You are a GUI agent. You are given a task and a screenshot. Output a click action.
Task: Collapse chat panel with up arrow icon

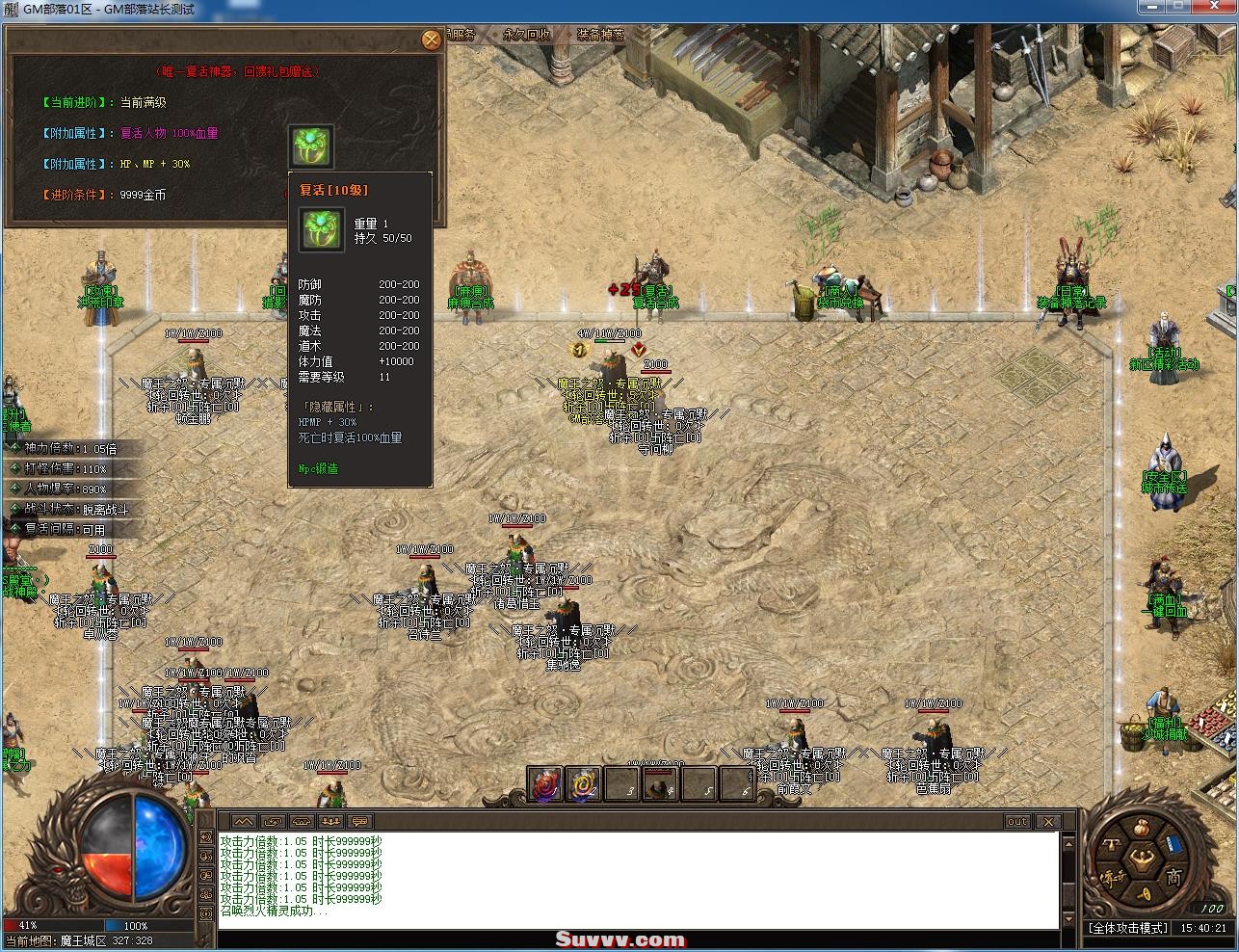pyautogui.click(x=246, y=822)
